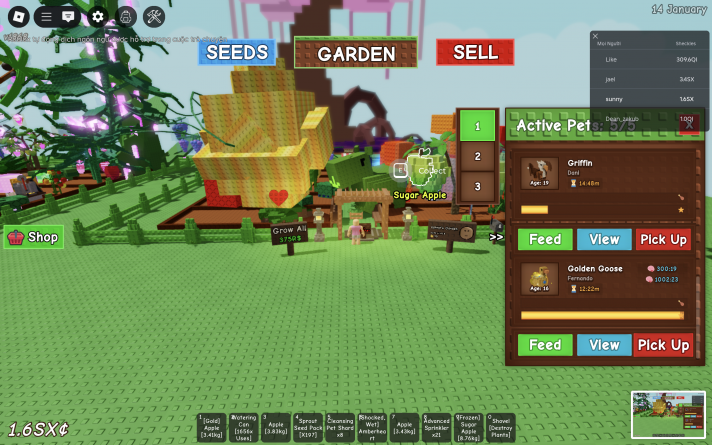The image size is (712, 445).
Task: Open the SEEDS teleport button
Action: (236, 52)
